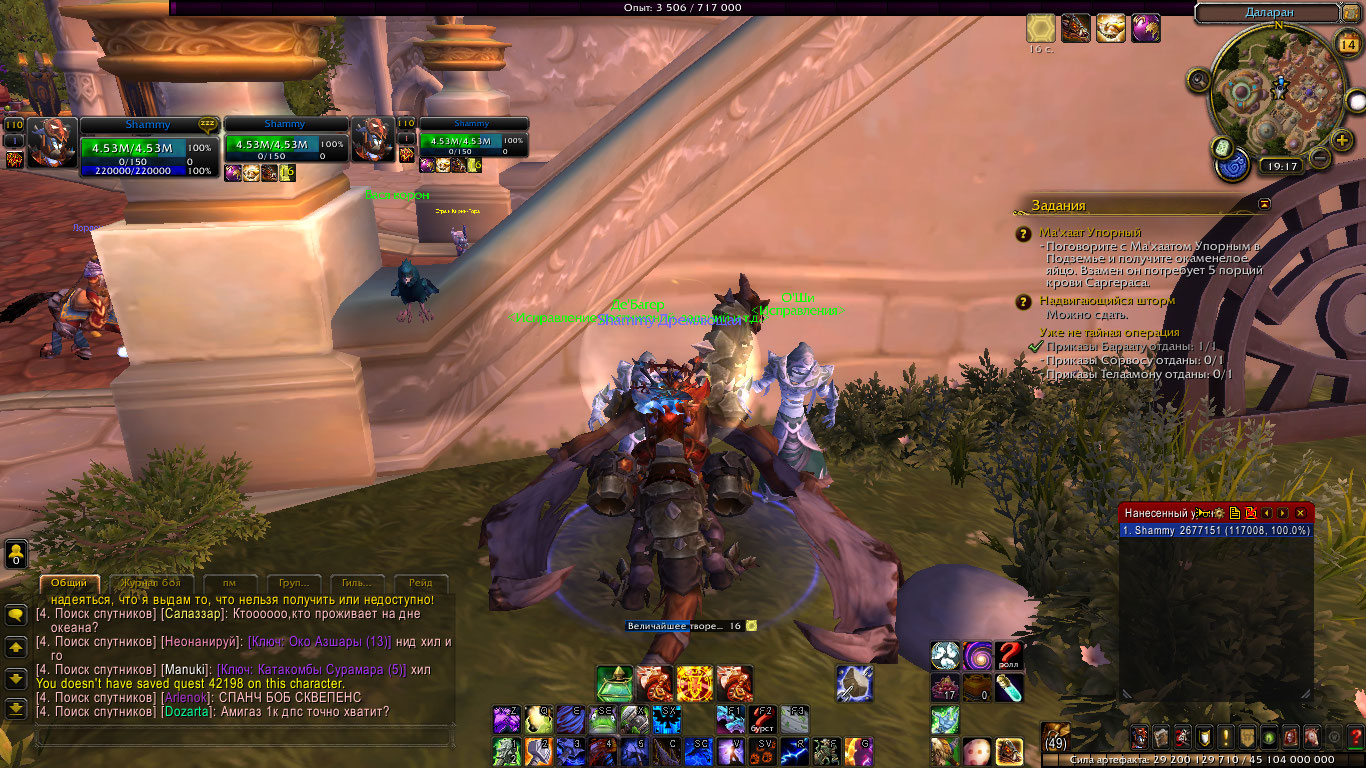Image resolution: width=1366 pixels, height=768 pixels.
Task: Use the spotted egg item slot
Action: pos(976,750)
